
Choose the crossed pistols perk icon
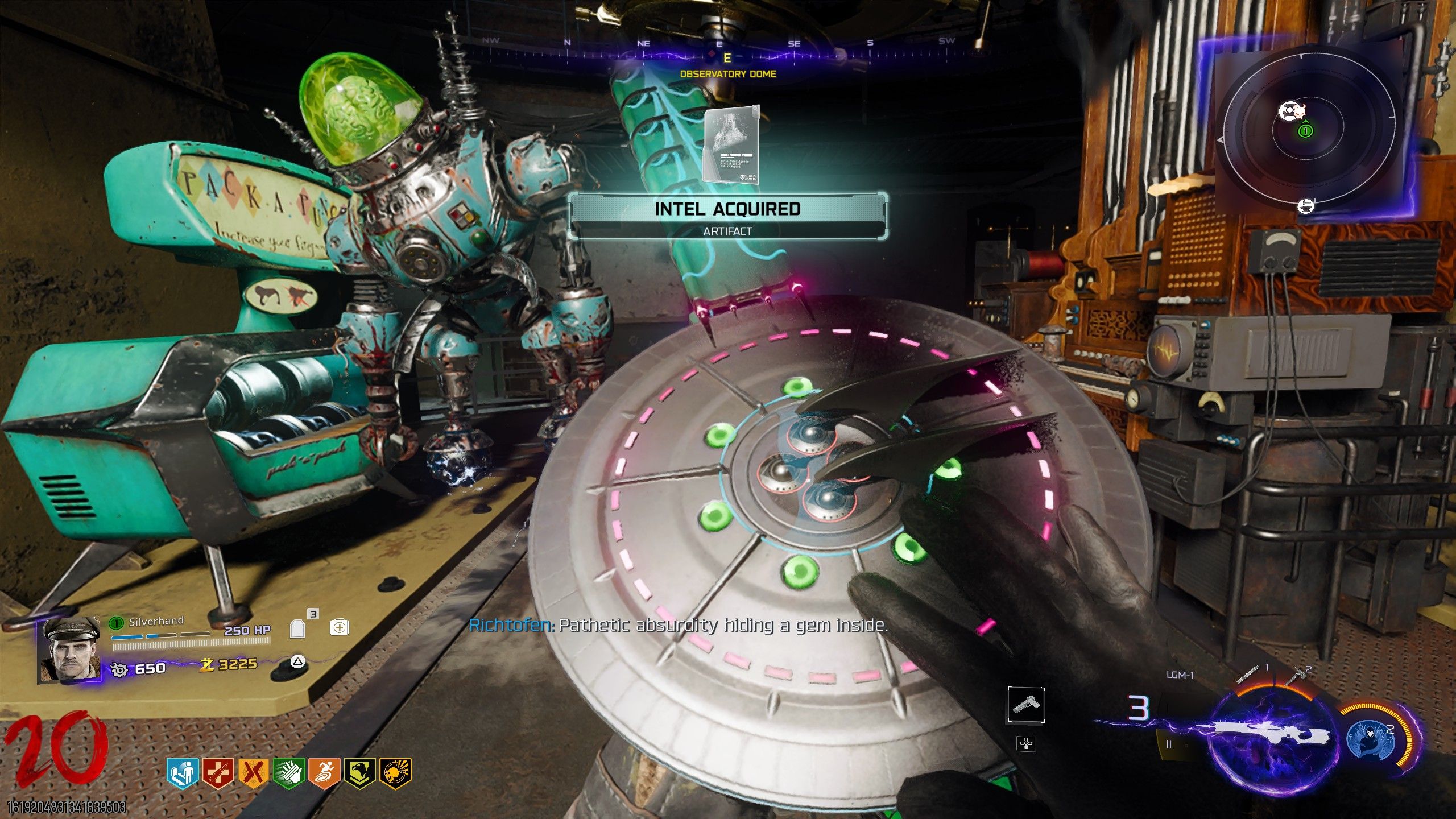253,773
